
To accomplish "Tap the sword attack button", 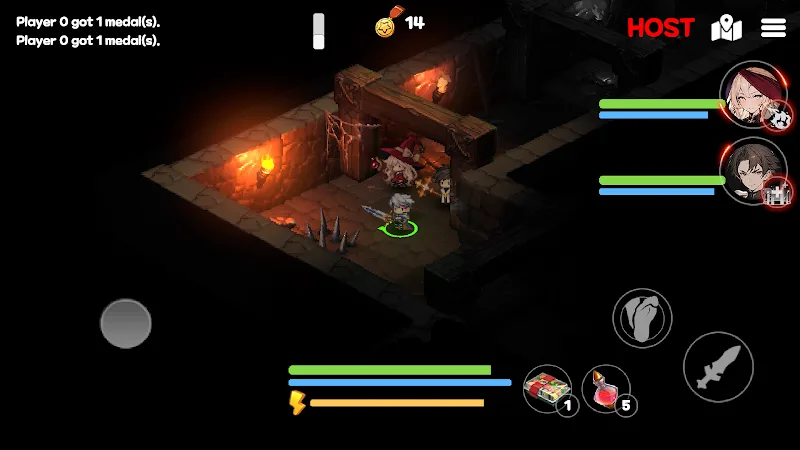I will tap(718, 367).
